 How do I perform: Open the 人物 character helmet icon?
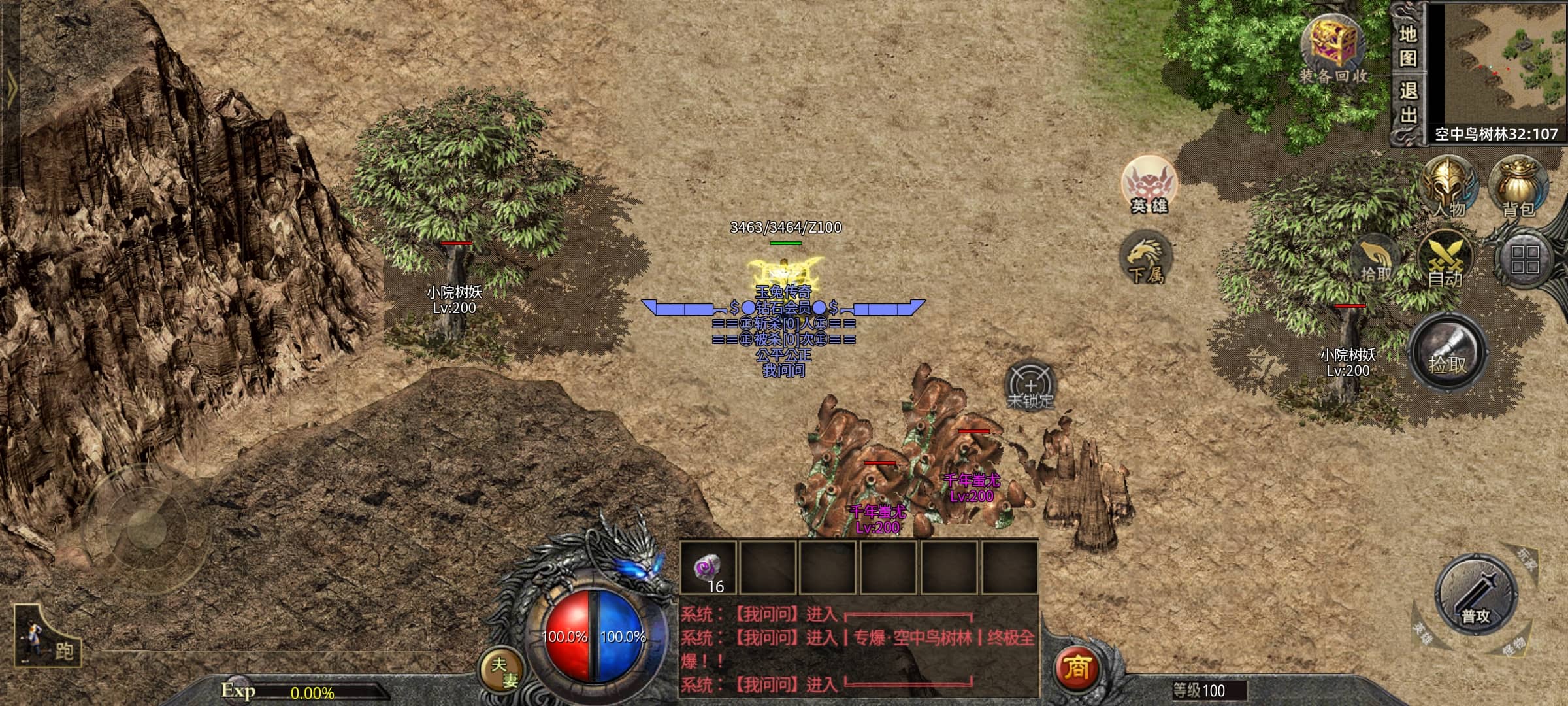pos(1448,186)
